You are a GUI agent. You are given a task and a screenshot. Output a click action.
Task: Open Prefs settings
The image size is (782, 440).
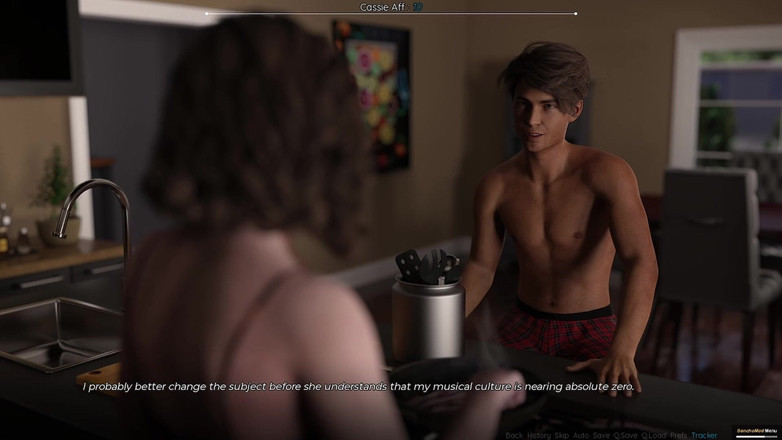click(679, 435)
